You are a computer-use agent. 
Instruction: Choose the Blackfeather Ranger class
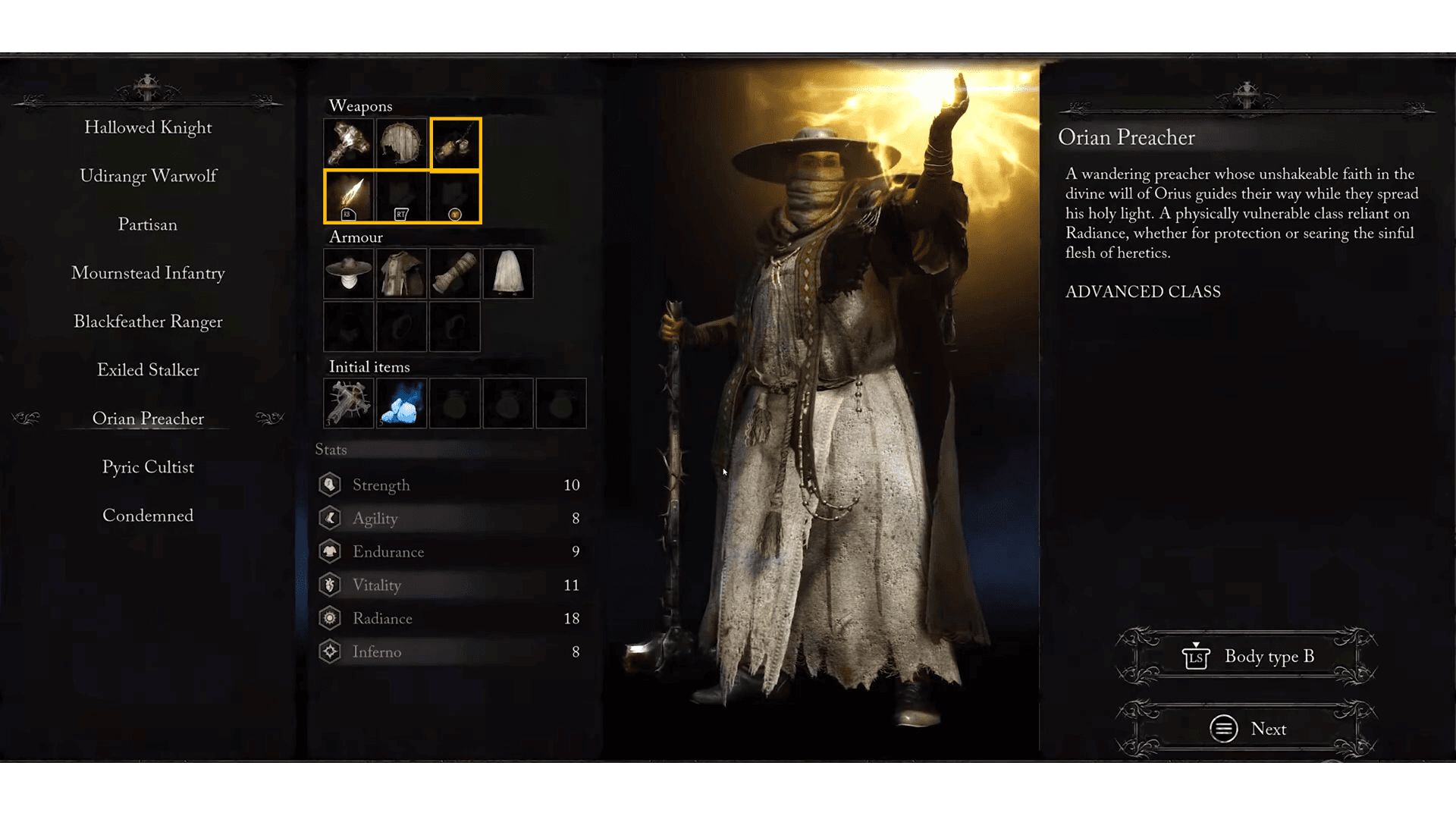tap(148, 322)
